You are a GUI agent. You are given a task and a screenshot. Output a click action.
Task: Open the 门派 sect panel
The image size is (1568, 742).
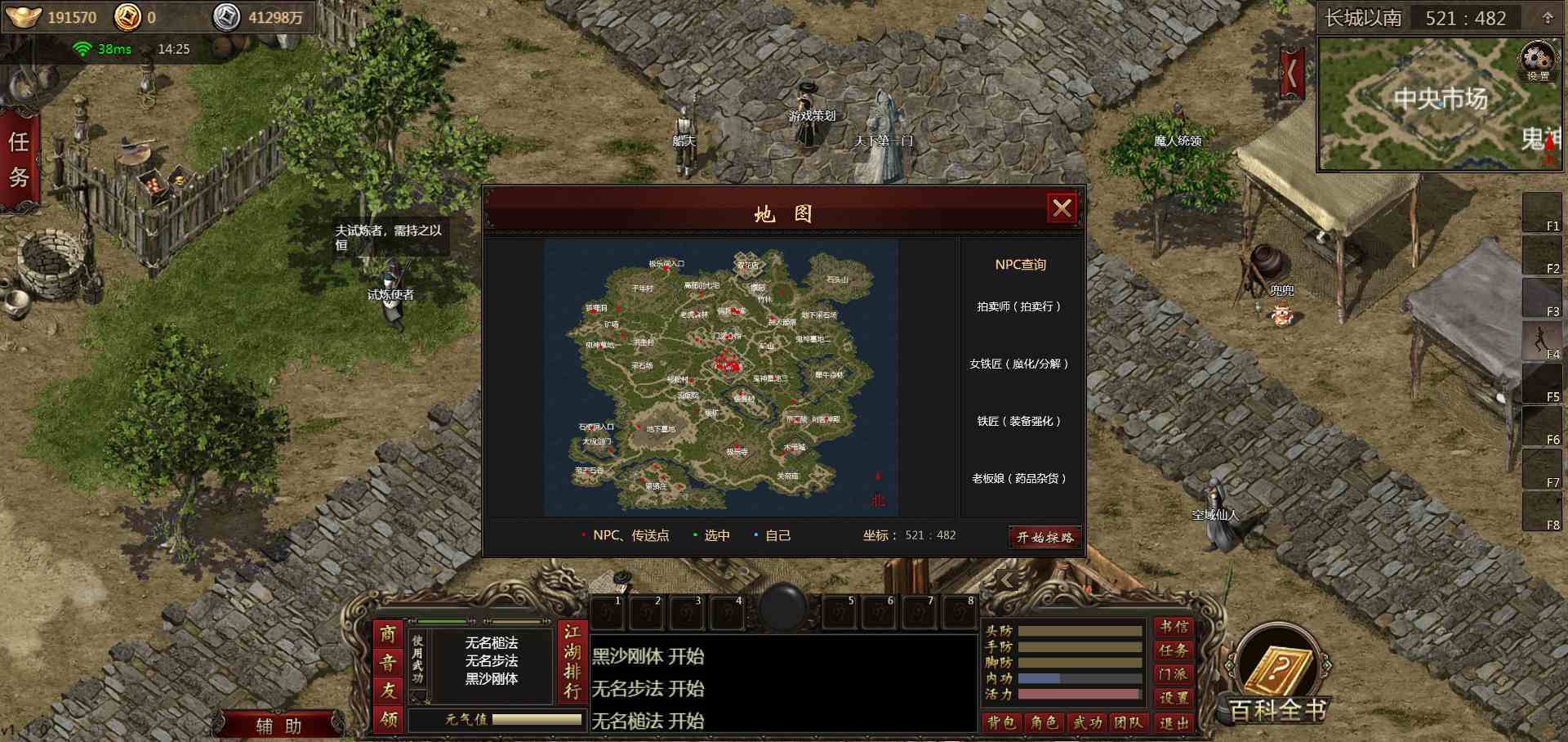[1174, 674]
